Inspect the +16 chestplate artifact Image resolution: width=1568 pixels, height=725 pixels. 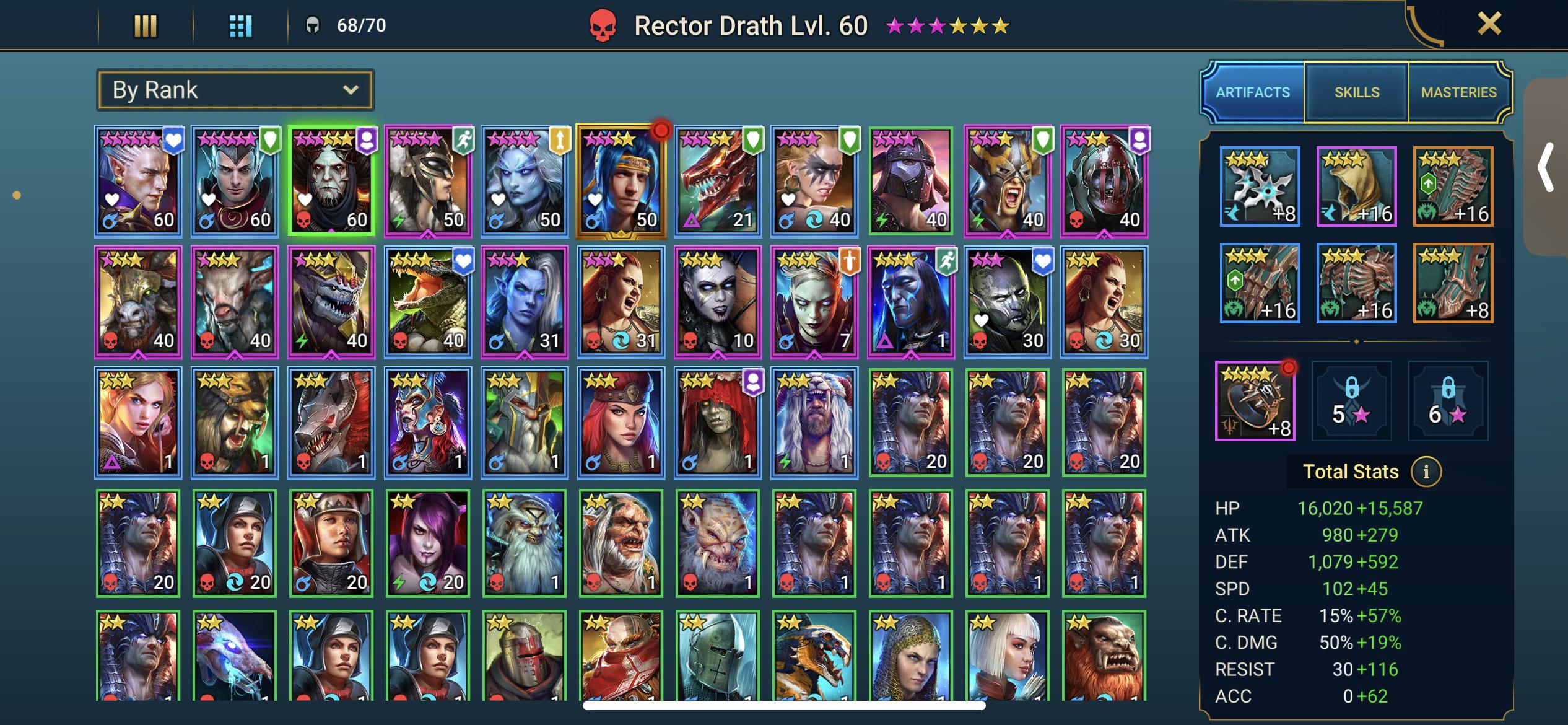click(1356, 282)
